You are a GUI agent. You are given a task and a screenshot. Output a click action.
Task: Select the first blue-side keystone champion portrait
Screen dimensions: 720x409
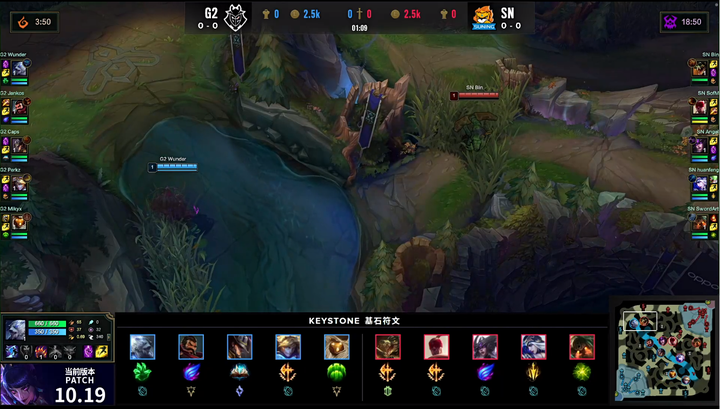141,346
